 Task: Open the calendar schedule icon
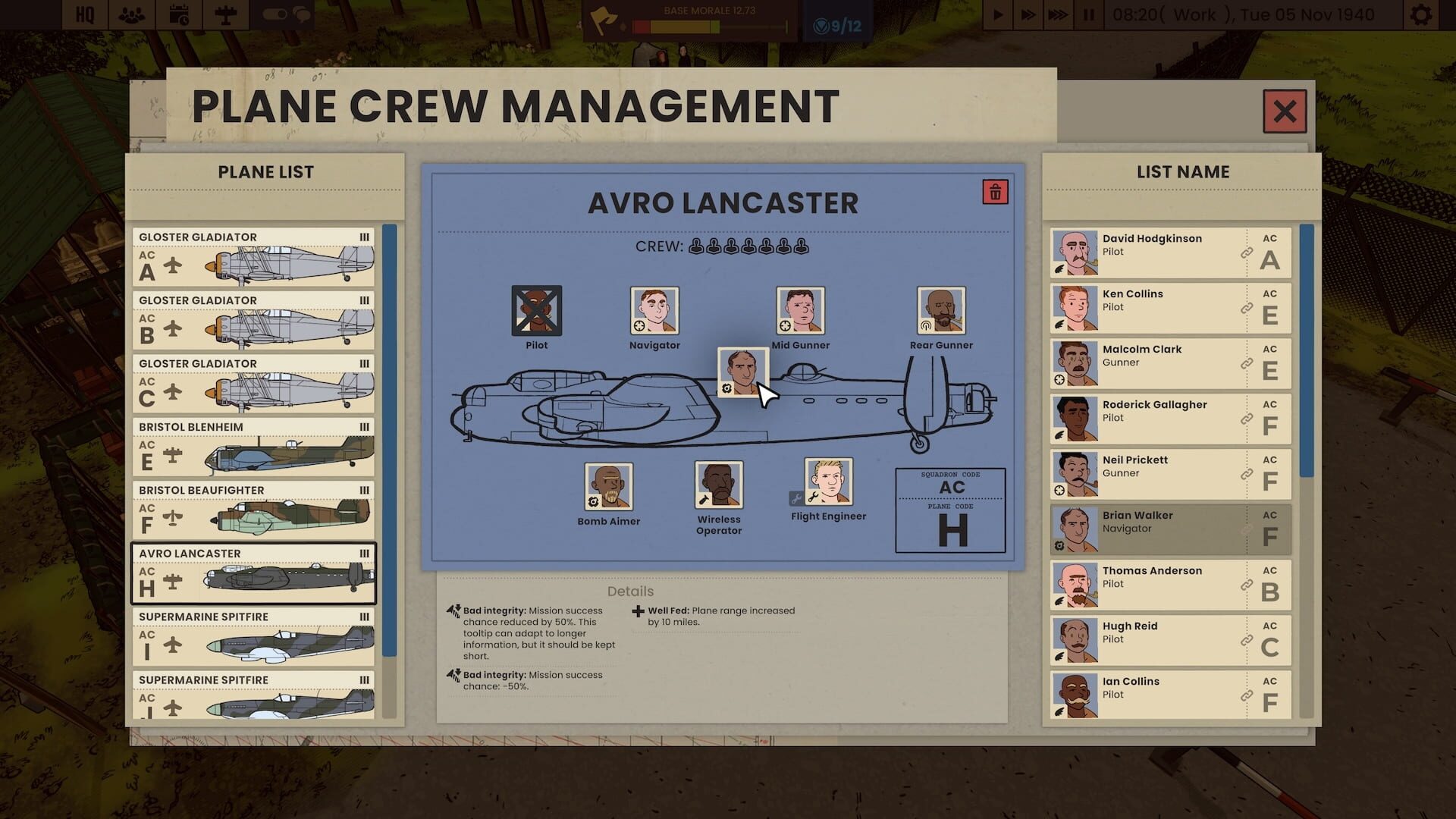pos(179,14)
